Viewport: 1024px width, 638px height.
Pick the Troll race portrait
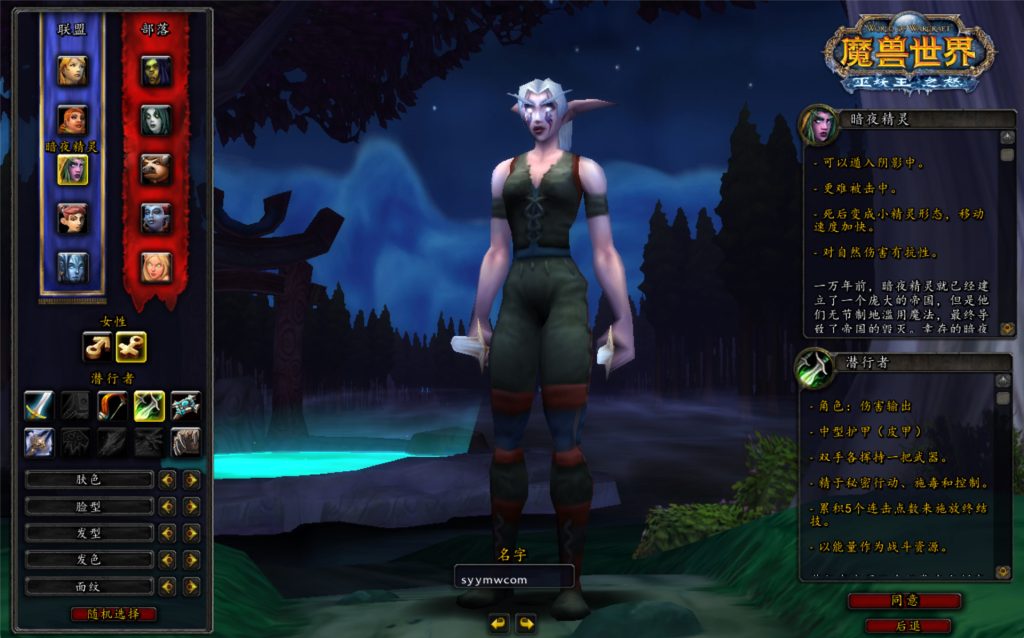tap(155, 218)
